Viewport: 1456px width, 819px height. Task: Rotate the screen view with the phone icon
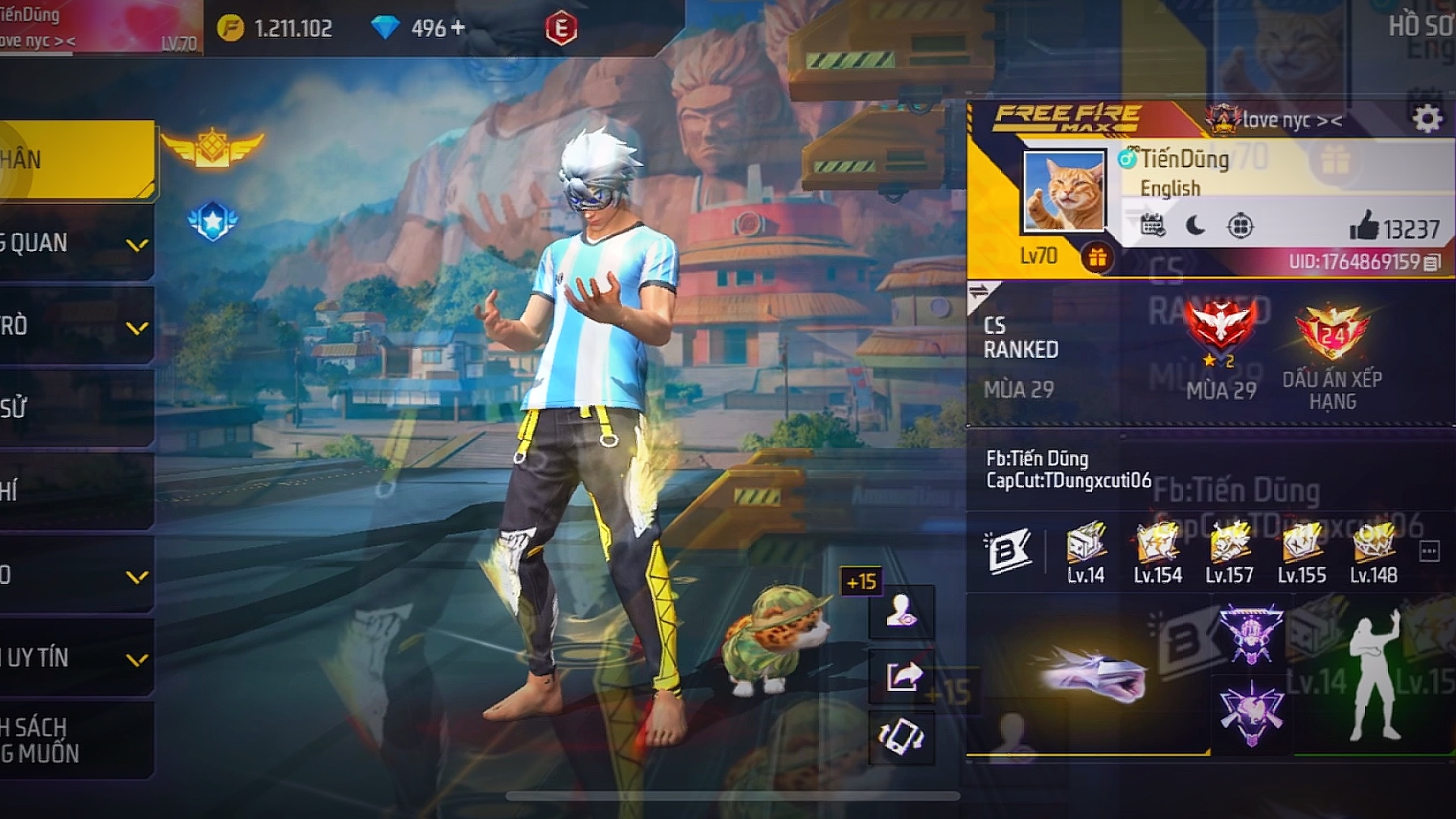point(902,736)
